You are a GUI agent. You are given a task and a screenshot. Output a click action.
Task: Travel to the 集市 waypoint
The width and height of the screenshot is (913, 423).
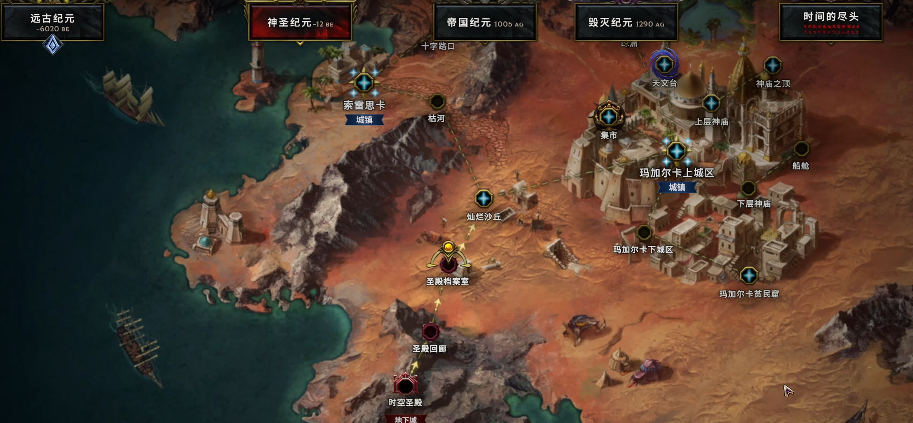tap(608, 116)
